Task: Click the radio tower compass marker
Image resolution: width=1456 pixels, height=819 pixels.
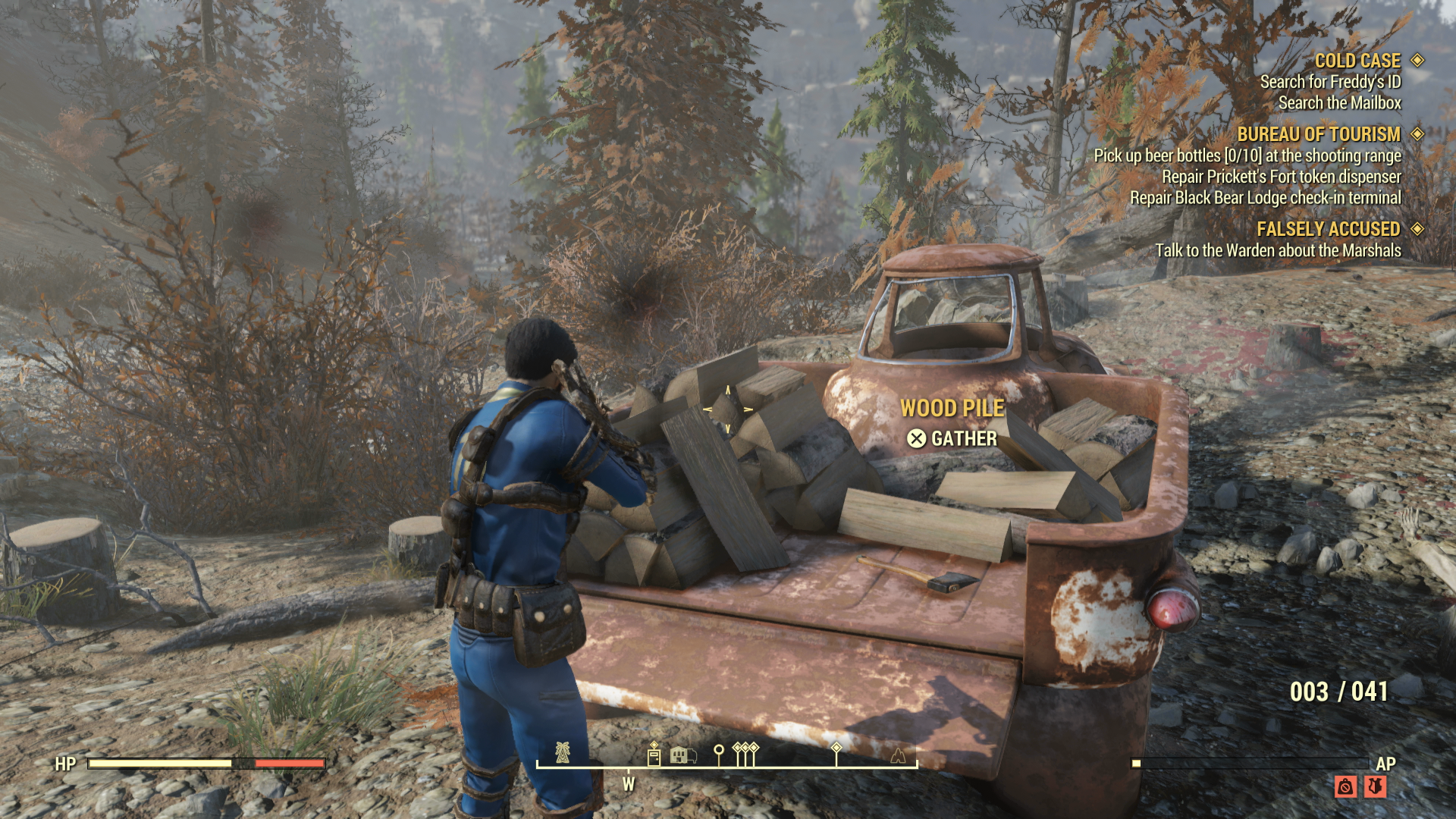Action: coord(562,752)
